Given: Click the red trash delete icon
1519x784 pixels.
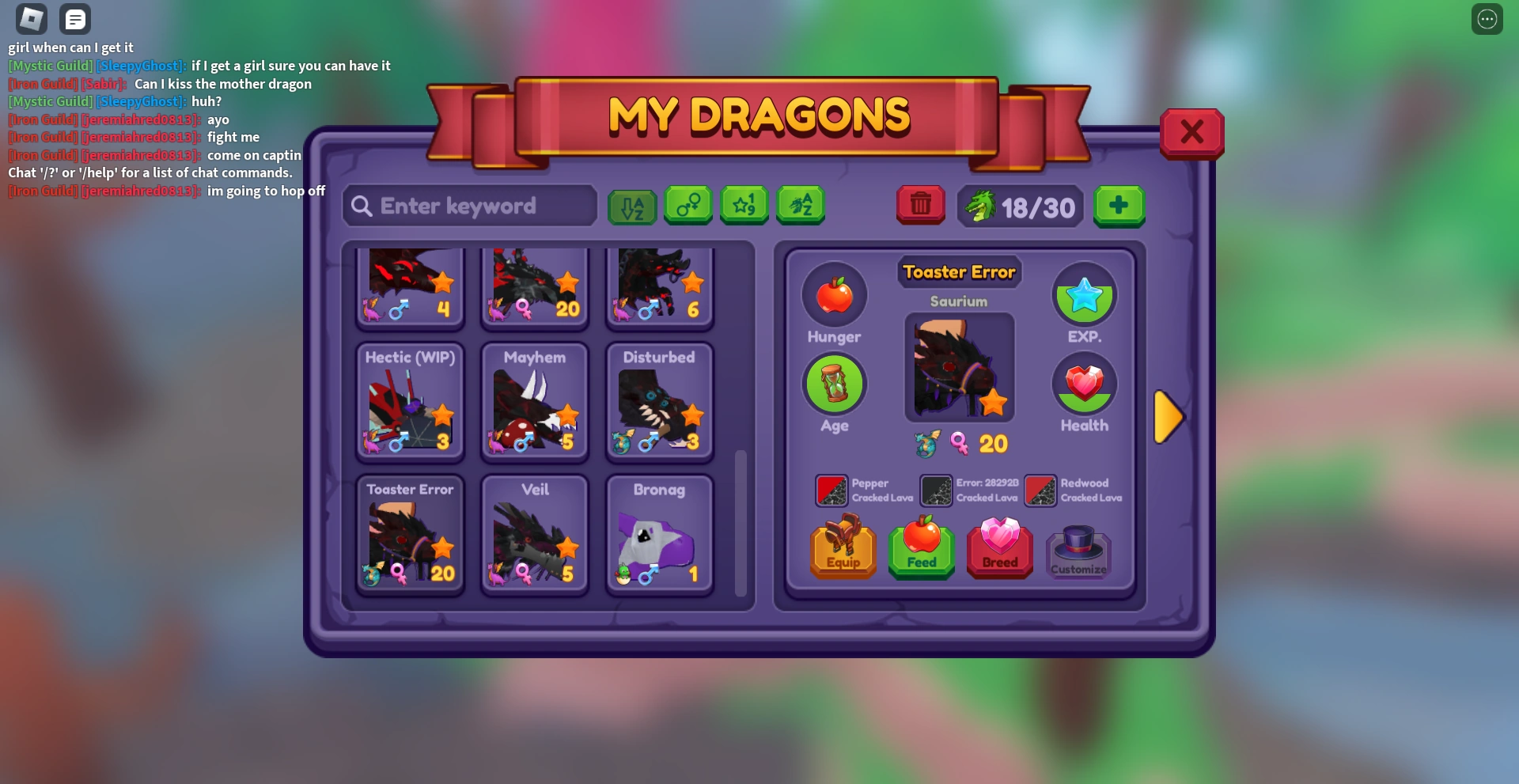Looking at the screenshot, I should [920, 205].
